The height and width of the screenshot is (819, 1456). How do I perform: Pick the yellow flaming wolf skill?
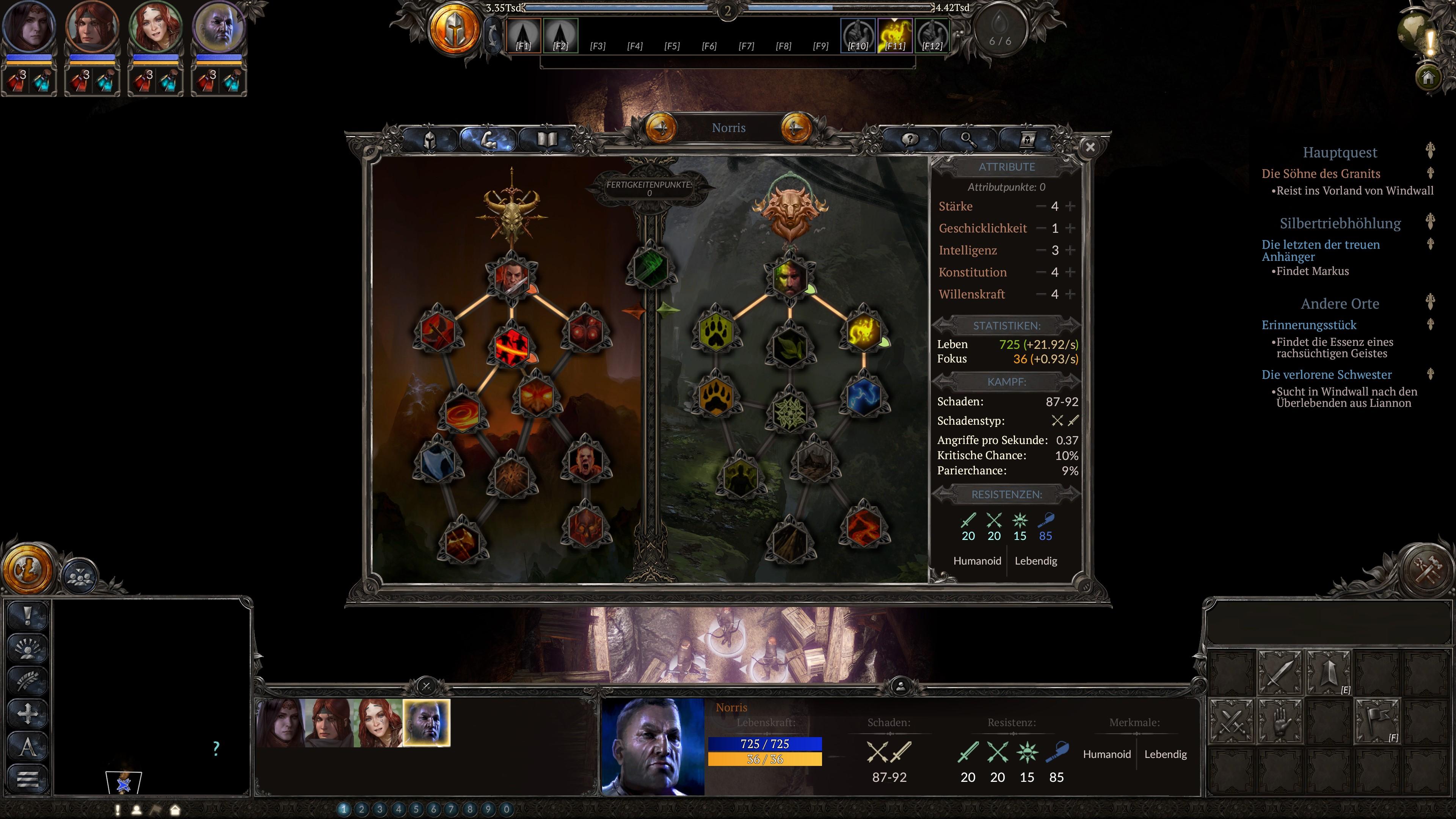click(863, 332)
